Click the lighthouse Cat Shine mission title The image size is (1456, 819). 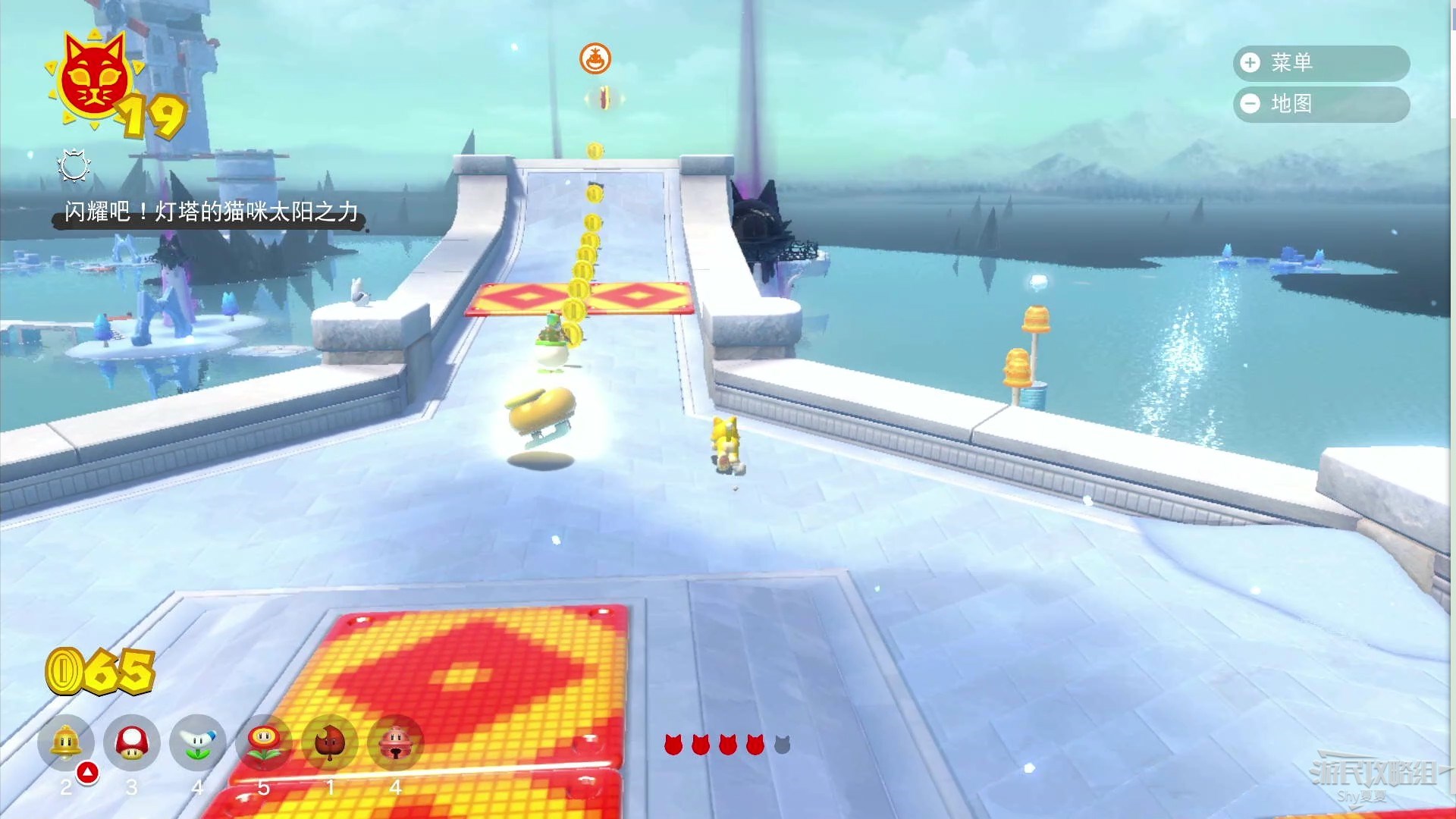210,212
